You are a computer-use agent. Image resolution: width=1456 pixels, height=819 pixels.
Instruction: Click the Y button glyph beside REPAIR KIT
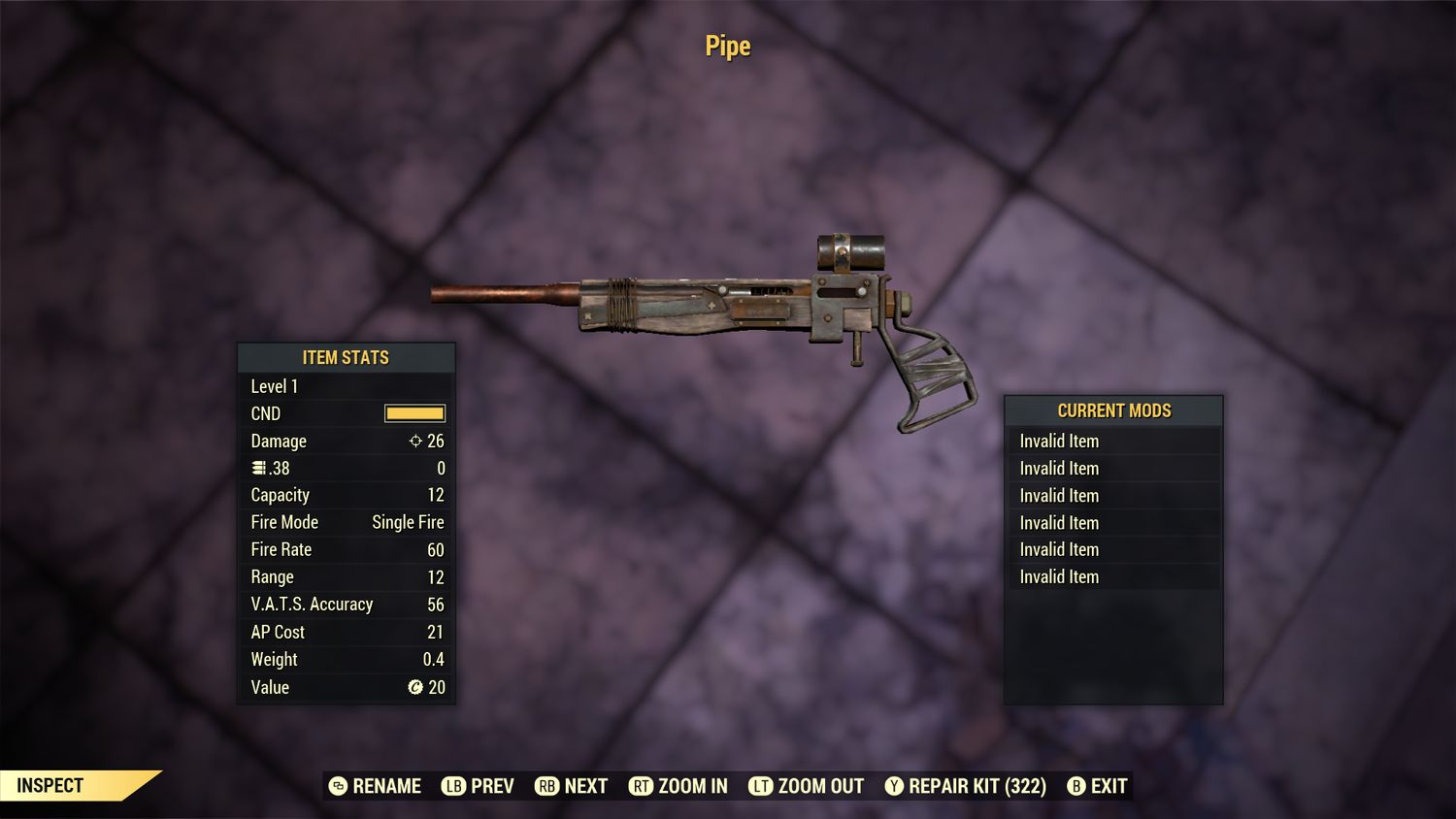tap(894, 786)
